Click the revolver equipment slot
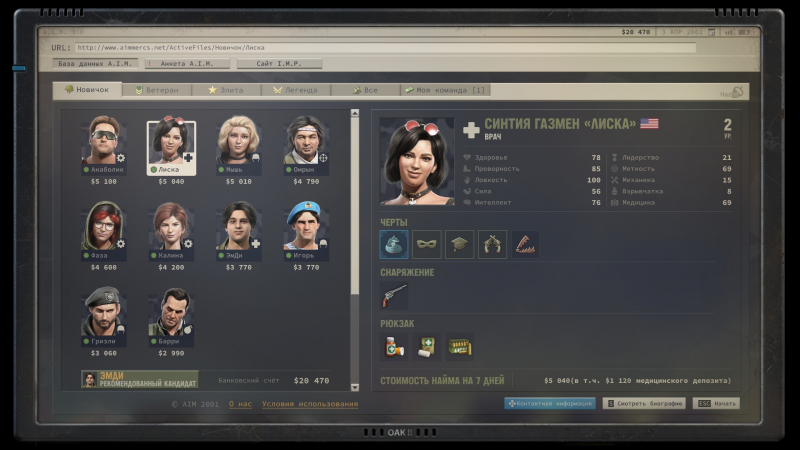This screenshot has height=450, width=800. [x=394, y=296]
